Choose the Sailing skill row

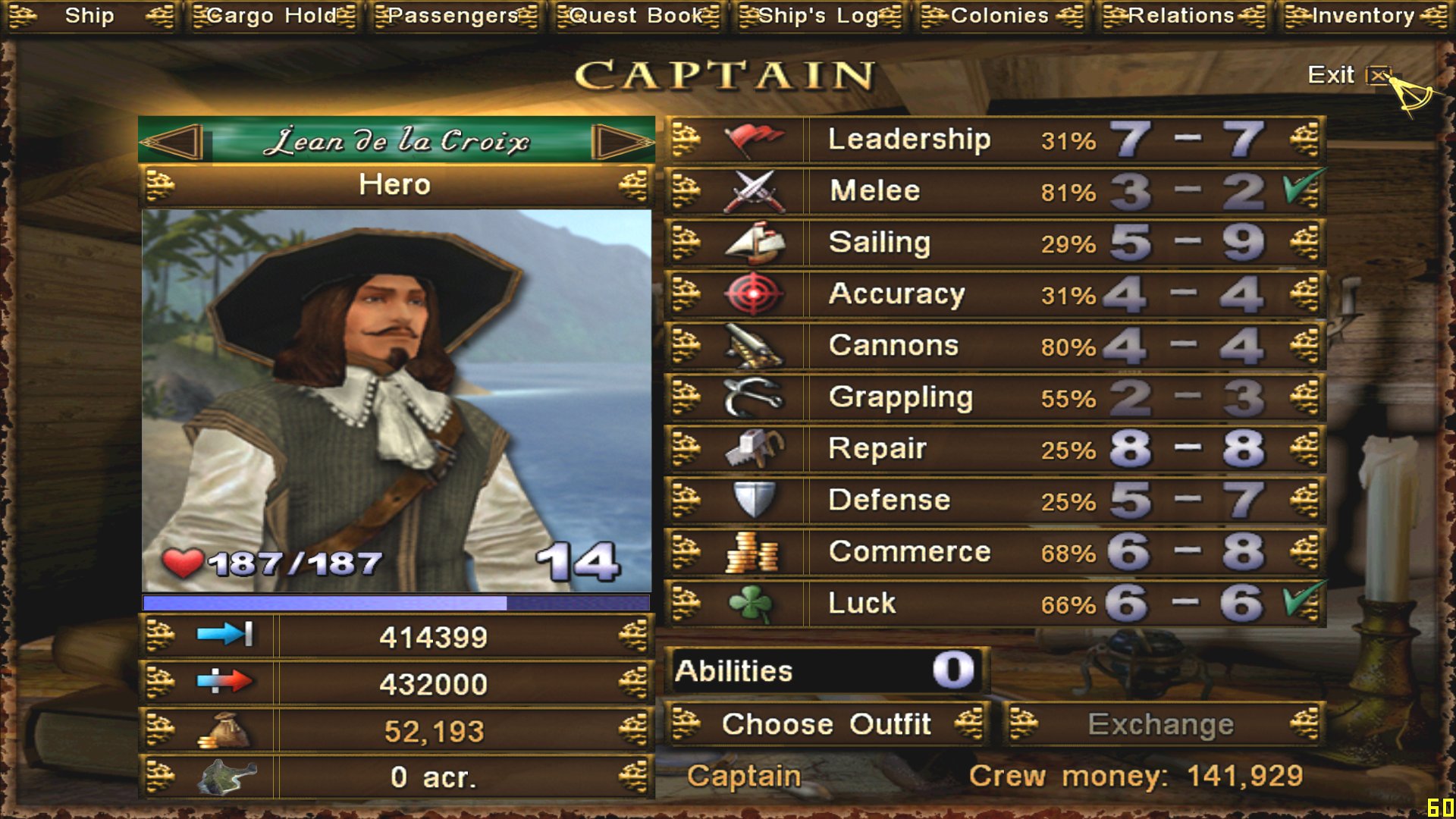pyautogui.click(x=993, y=243)
